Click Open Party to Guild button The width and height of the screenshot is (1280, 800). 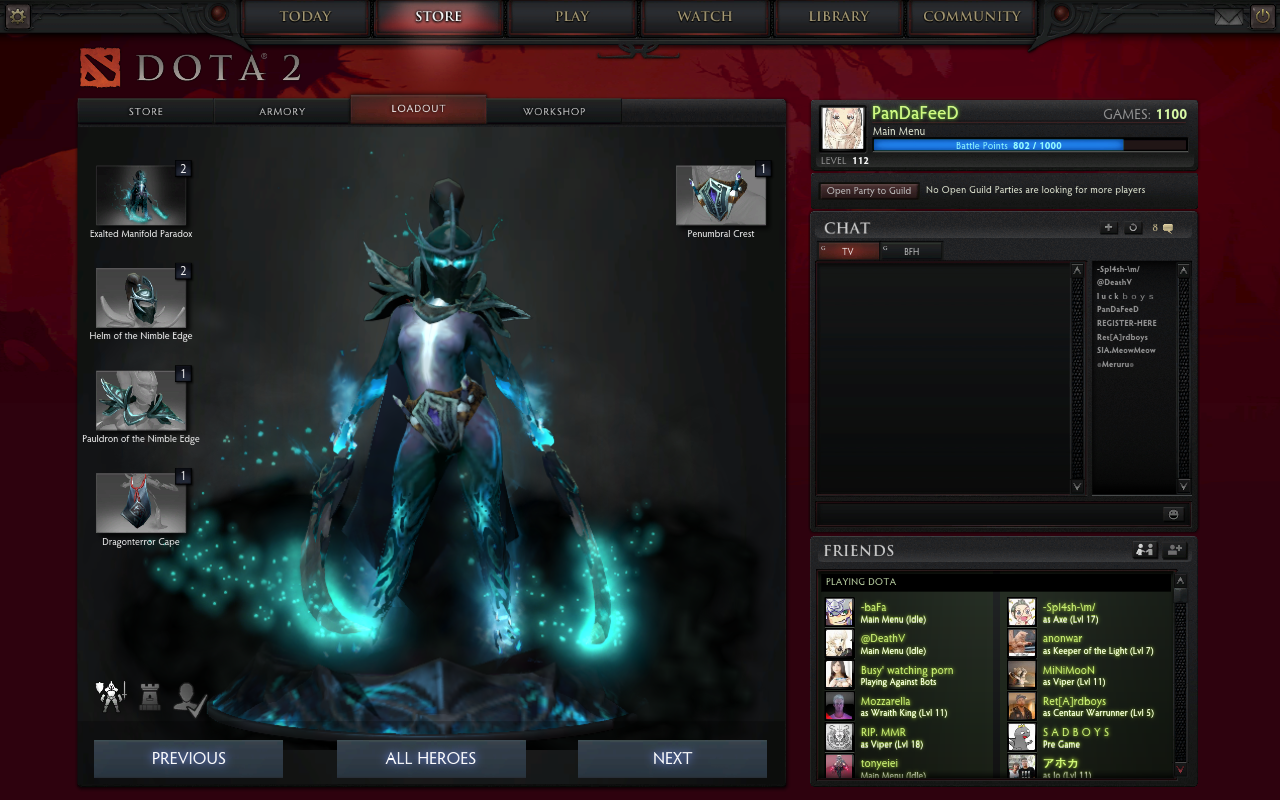coord(868,190)
